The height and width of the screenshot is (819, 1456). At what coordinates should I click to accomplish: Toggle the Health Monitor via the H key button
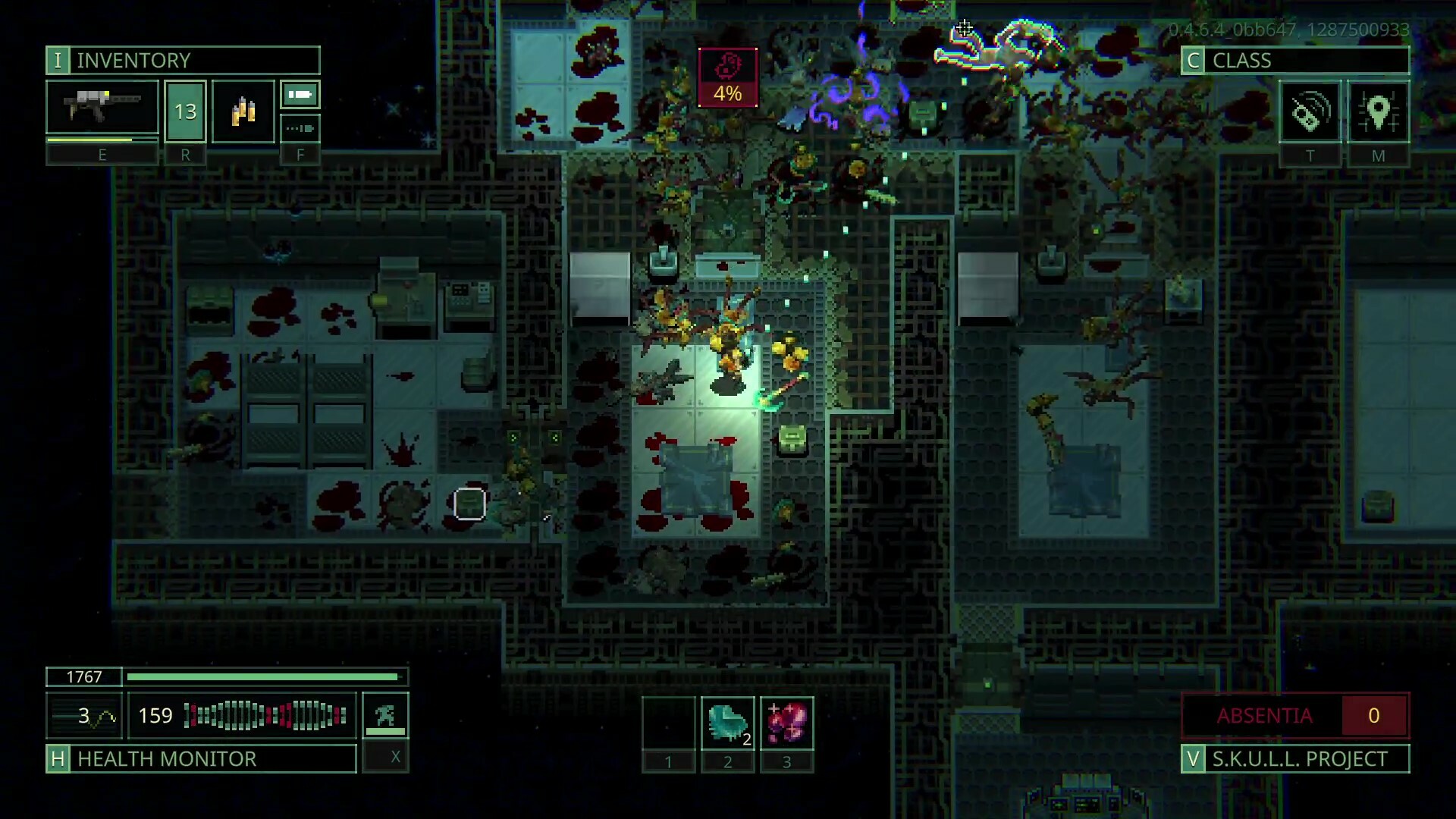(57, 758)
